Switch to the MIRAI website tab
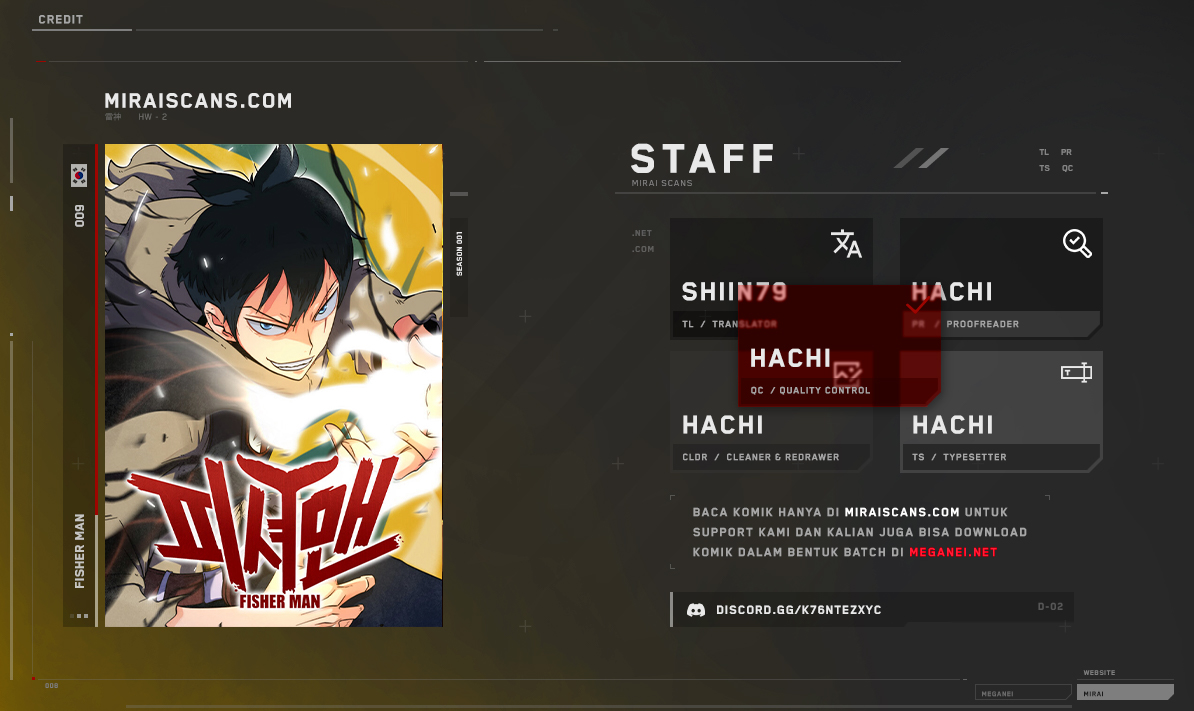Screen dimensions: 1194x711 pos(1124,692)
